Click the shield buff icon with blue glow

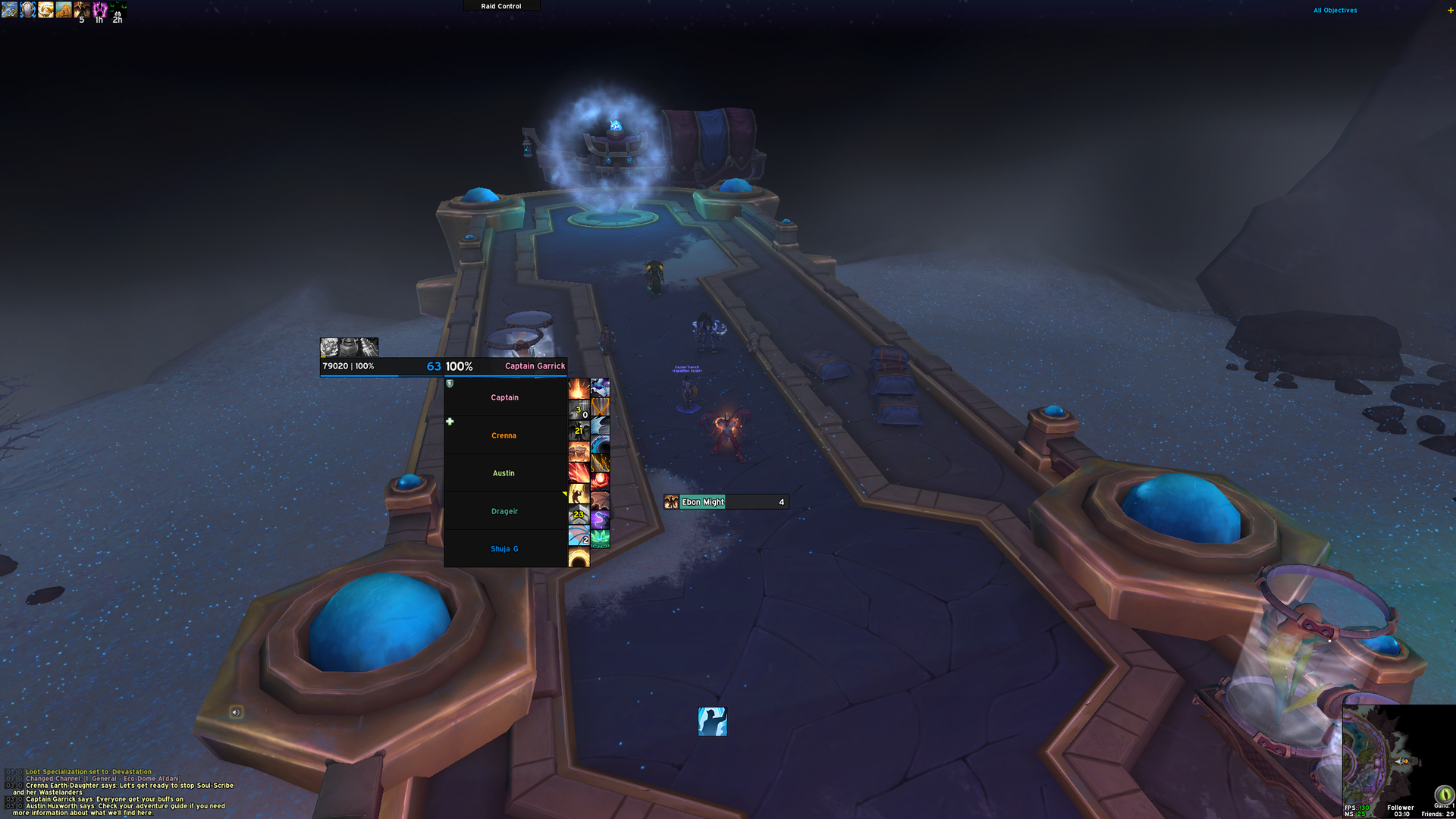(28, 9)
